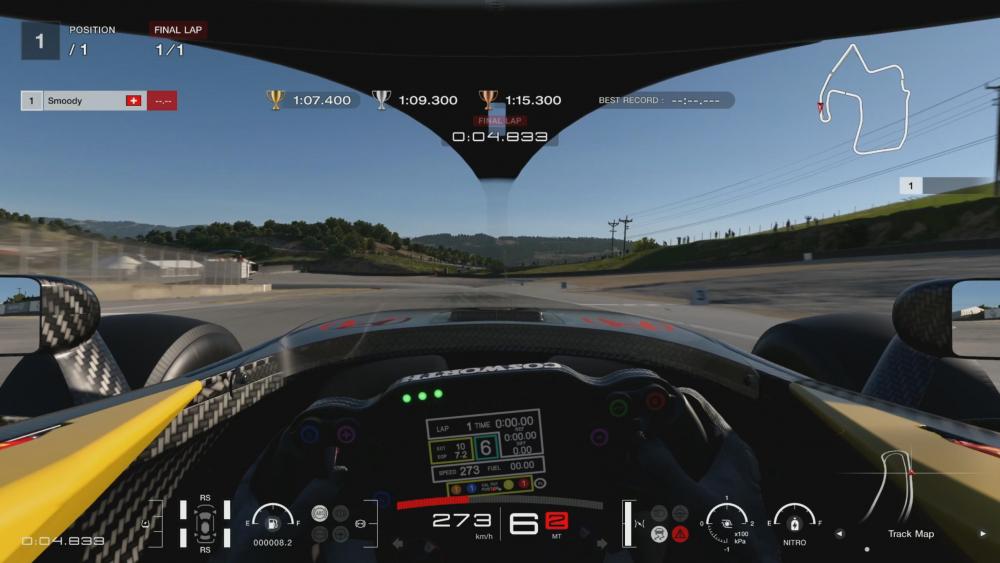The image size is (1000, 563).
Task: Show the previous Track Map display page
Action: pos(839,534)
